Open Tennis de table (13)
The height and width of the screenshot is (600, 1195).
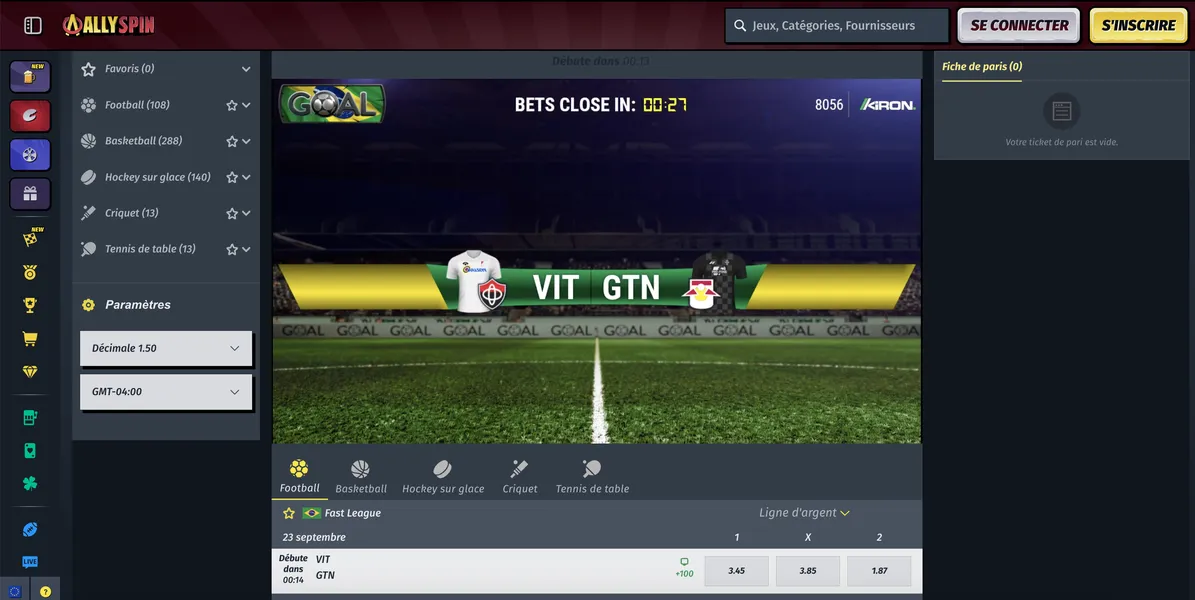tap(150, 249)
